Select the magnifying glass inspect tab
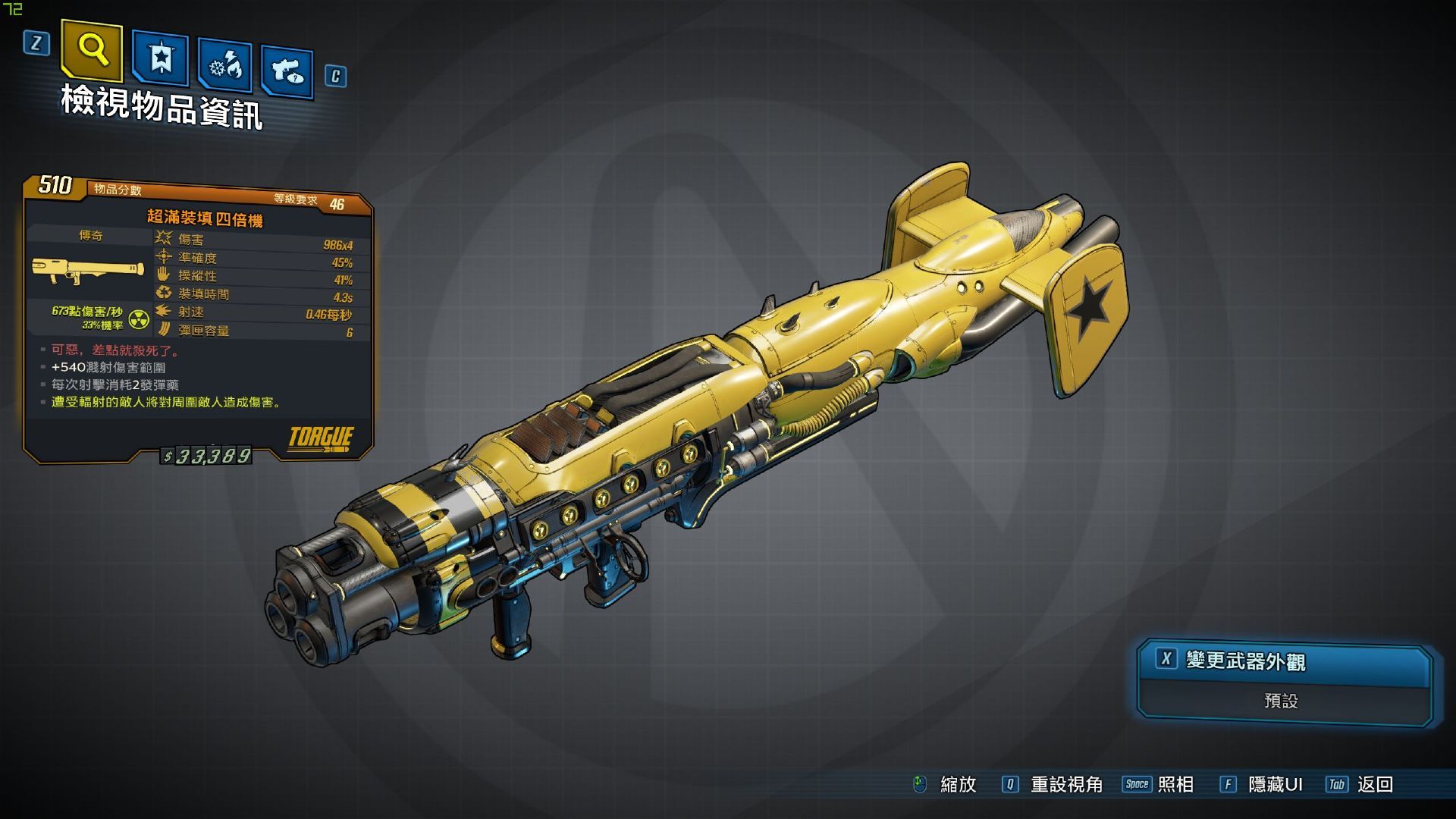This screenshot has width=1456, height=819. pos(92,49)
